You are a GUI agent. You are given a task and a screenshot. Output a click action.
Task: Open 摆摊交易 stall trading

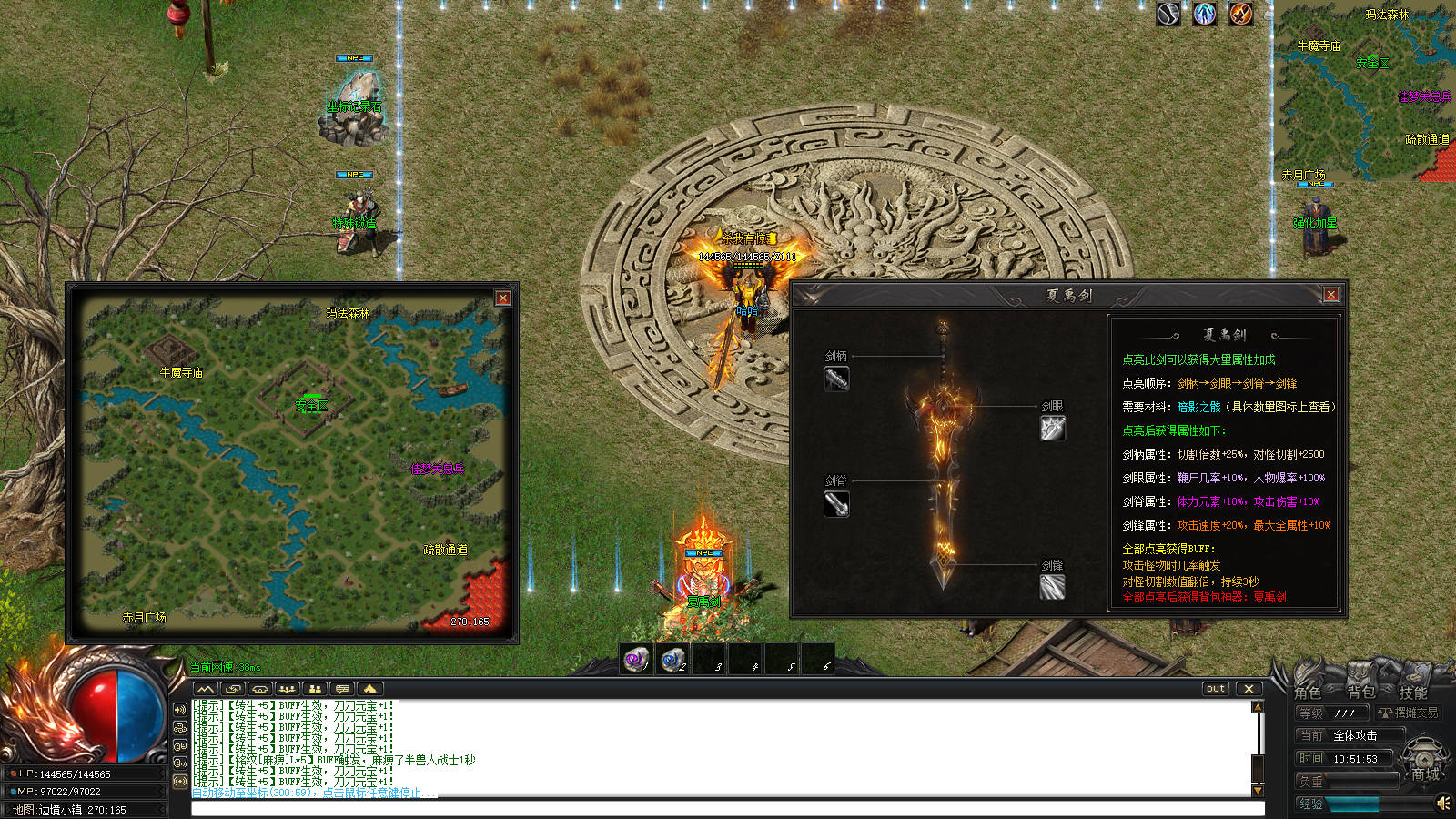(1410, 713)
